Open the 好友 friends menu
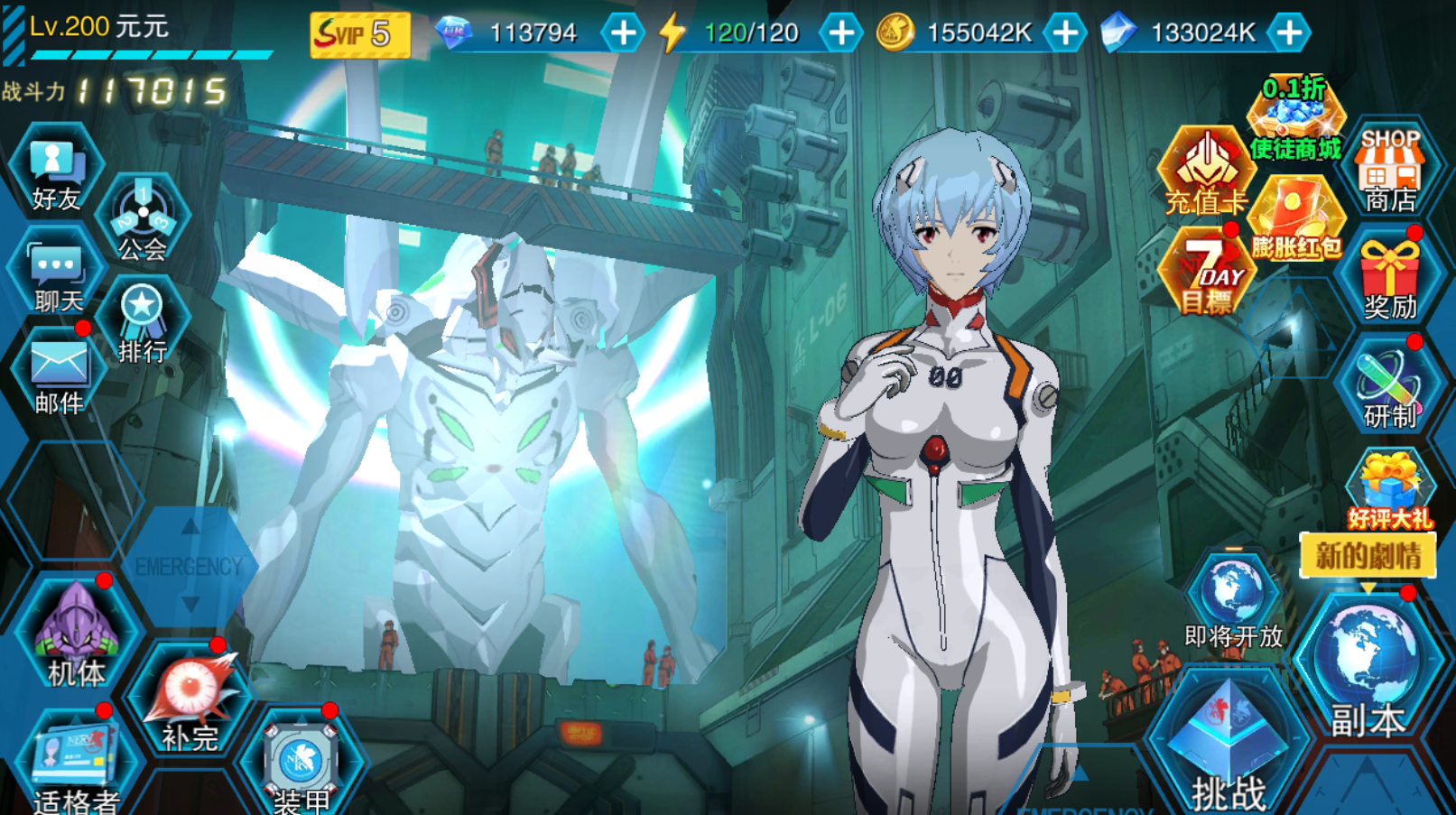 click(x=56, y=174)
